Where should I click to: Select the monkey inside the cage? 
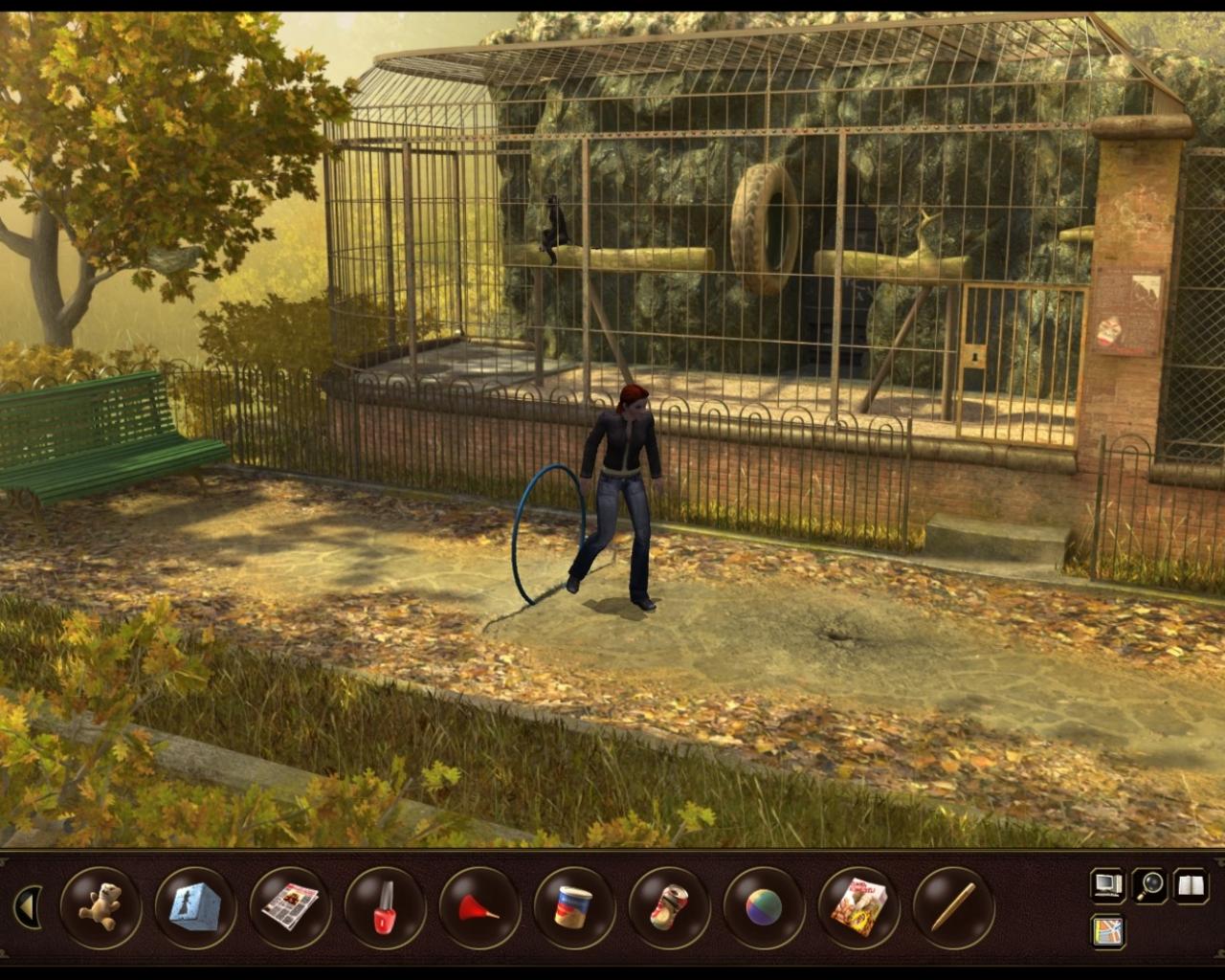point(556,225)
